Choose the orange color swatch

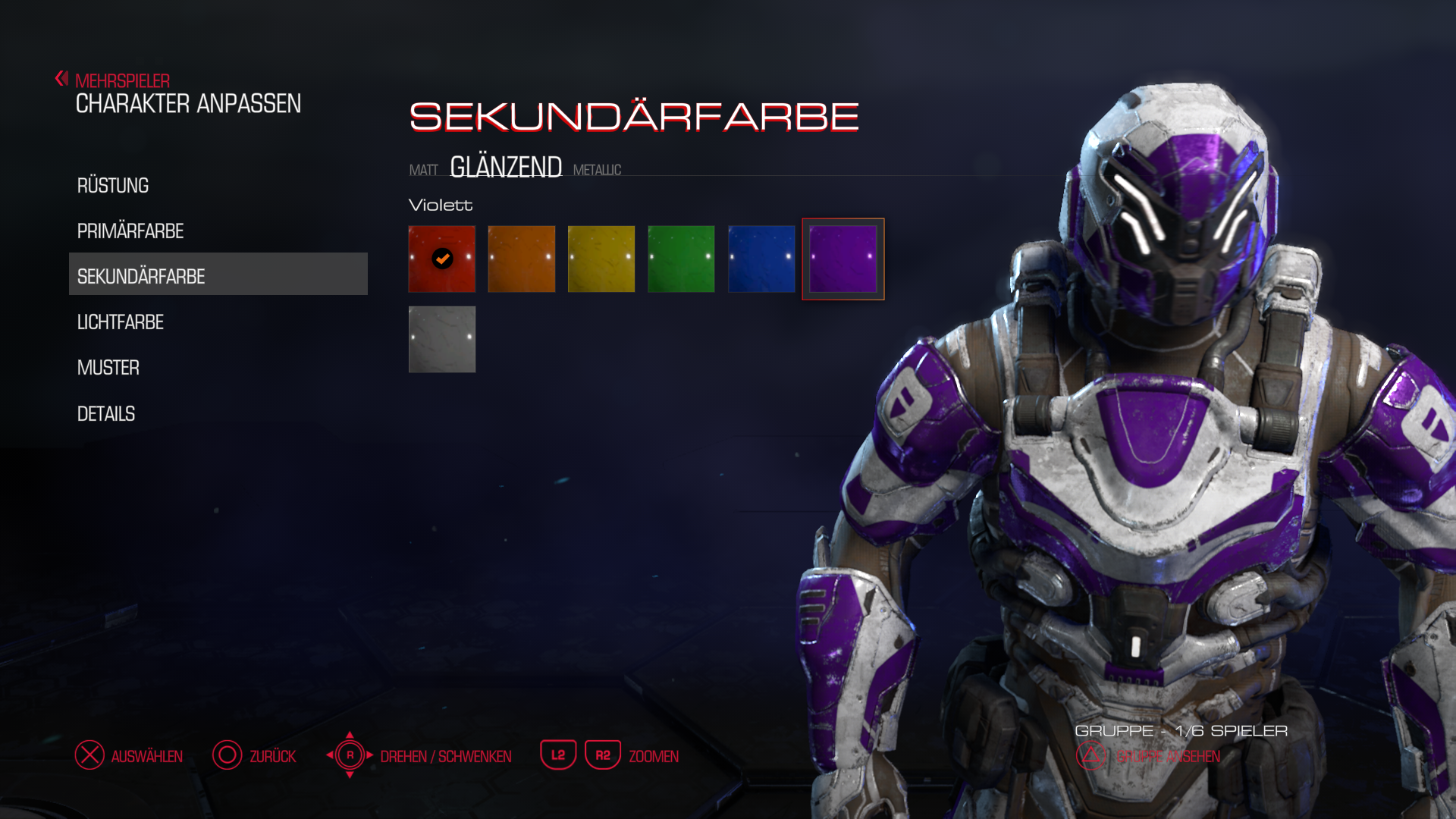522,259
